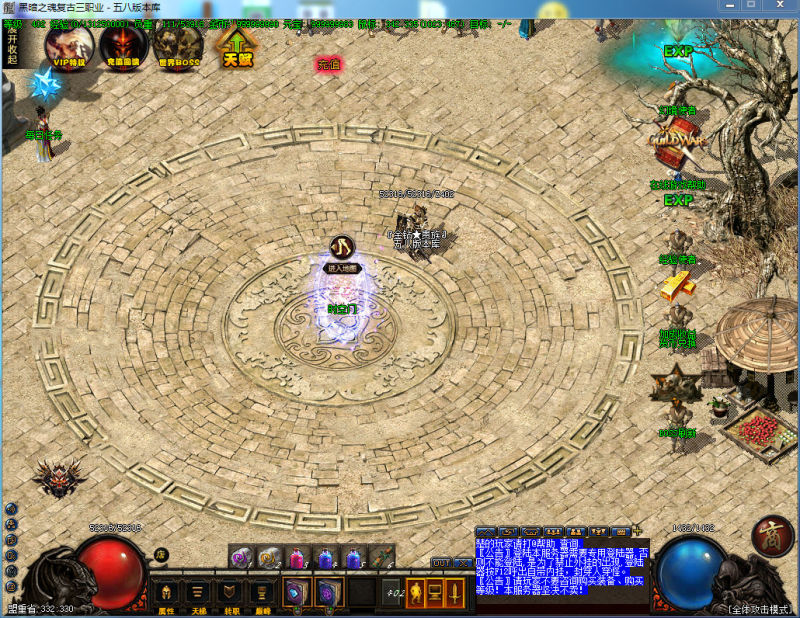800x618 pixels.
Task: Click the round 商 shop button
Action: click(x=772, y=535)
